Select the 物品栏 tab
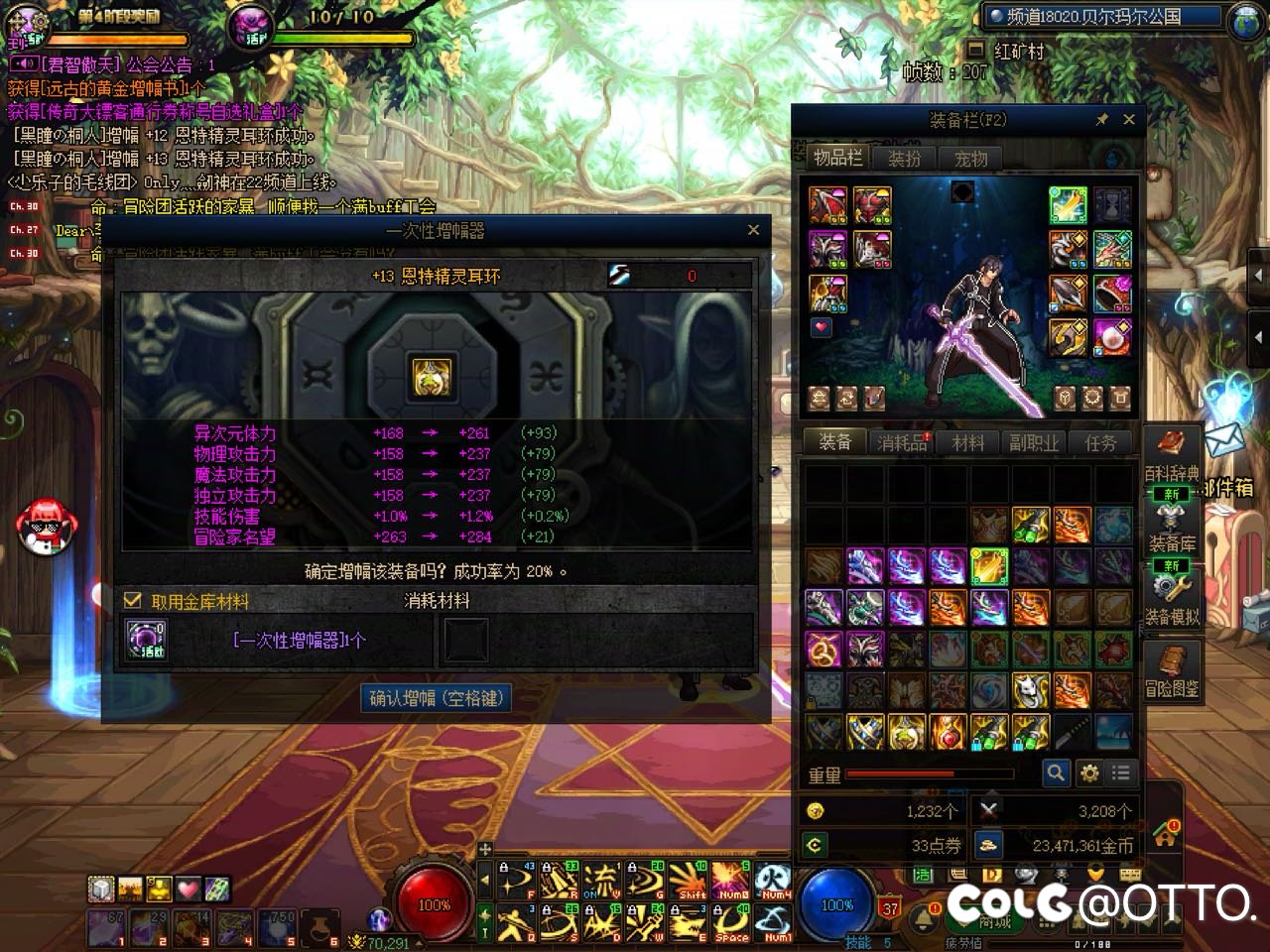Image resolution: width=1270 pixels, height=952 pixels. click(837, 158)
